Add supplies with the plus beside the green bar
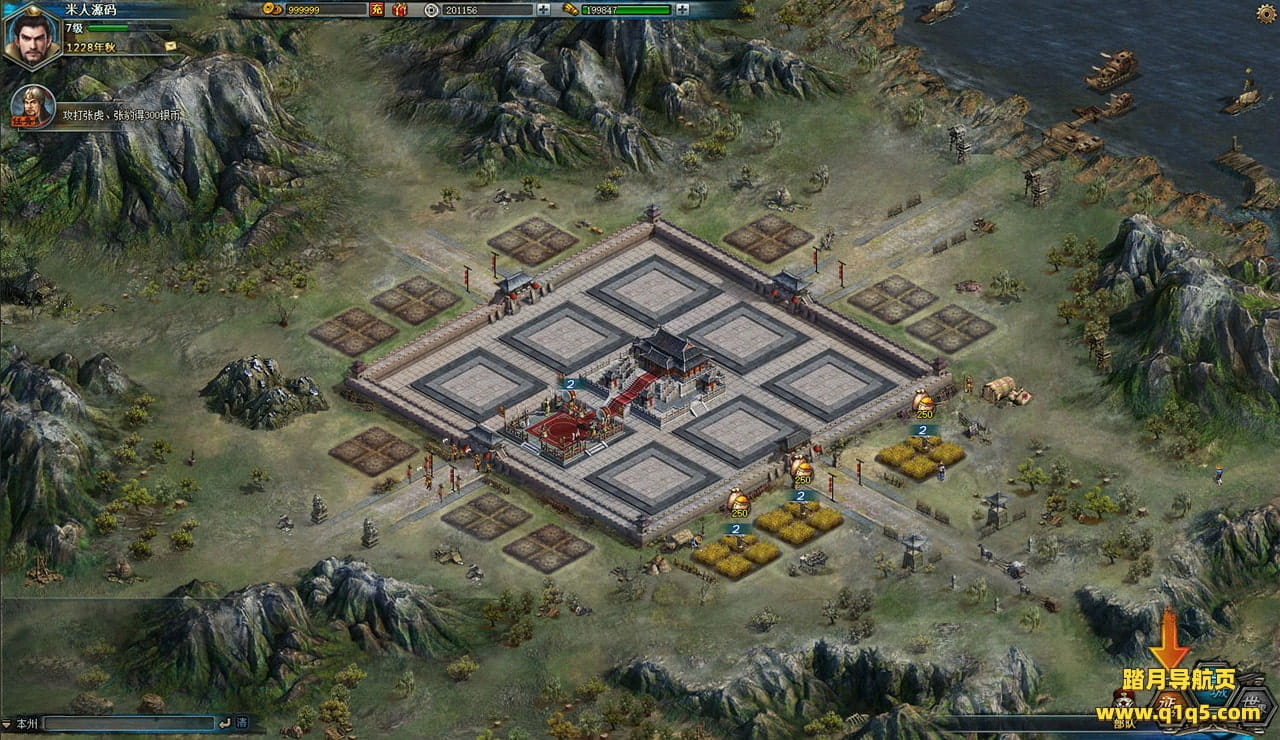Image resolution: width=1280 pixels, height=740 pixels. tap(681, 10)
